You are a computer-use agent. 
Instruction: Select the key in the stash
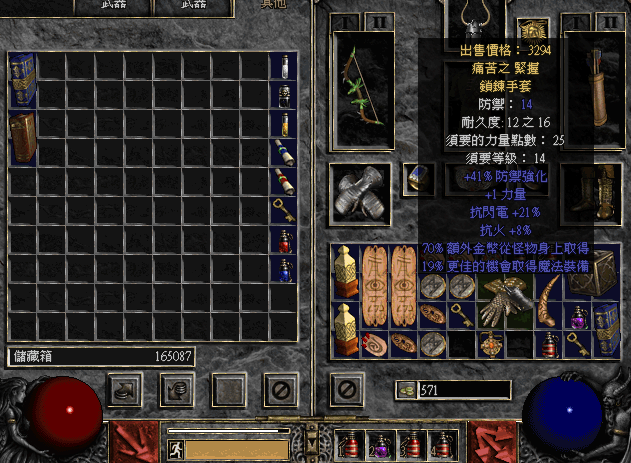[x=284, y=210]
